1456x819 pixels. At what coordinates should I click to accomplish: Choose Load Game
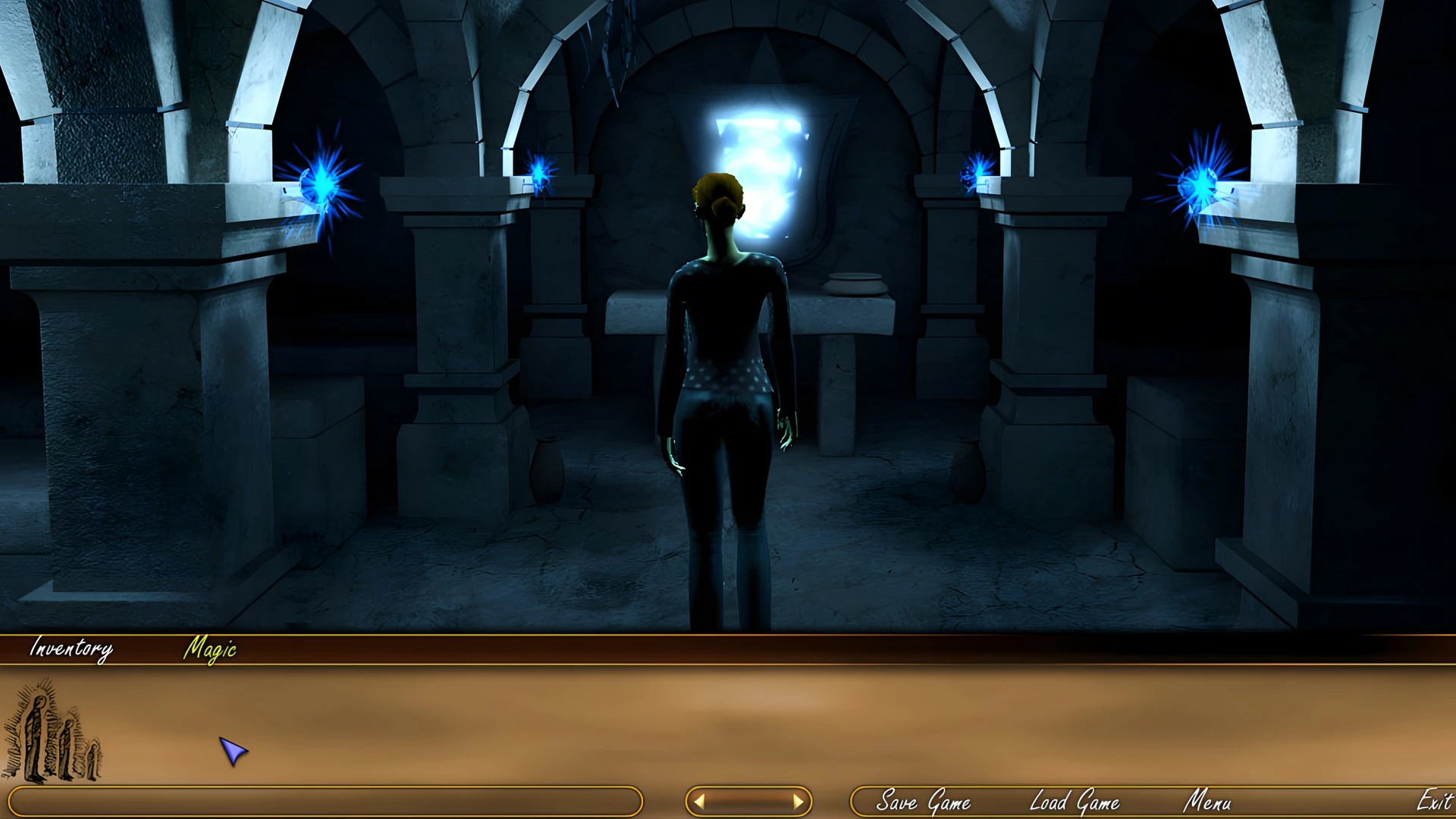tap(1074, 802)
